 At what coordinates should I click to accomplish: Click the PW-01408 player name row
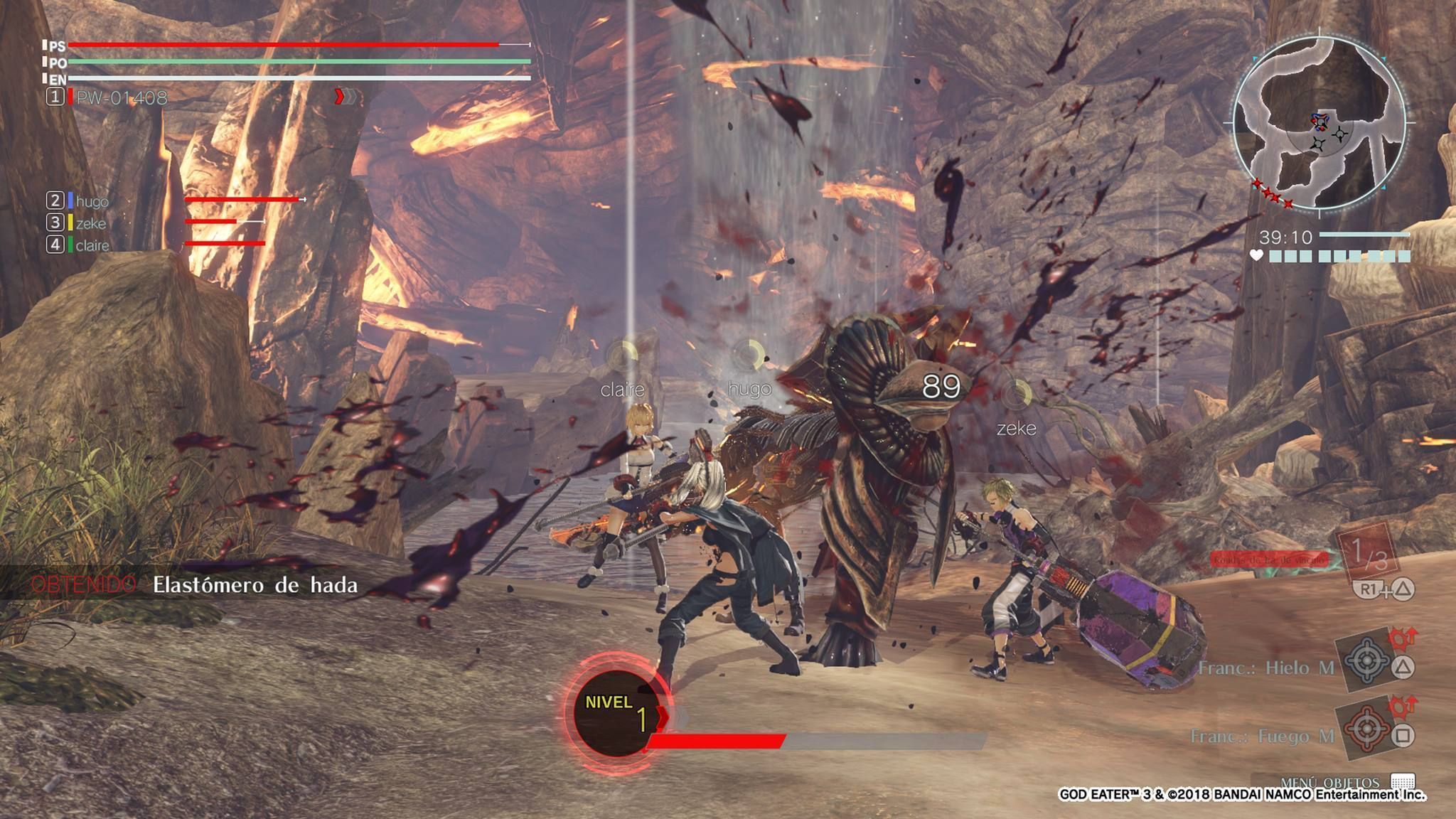[122, 97]
